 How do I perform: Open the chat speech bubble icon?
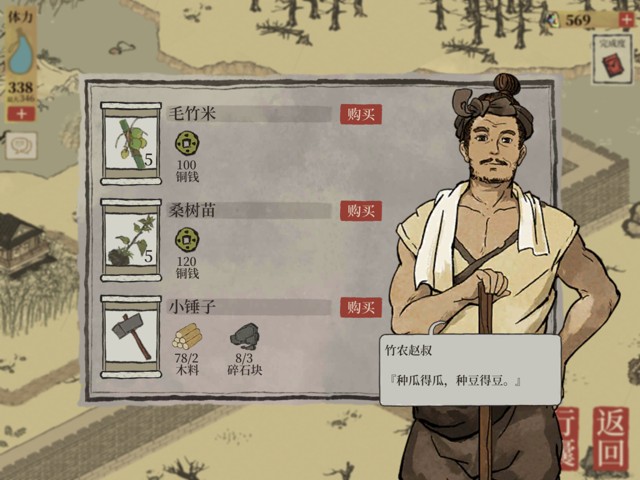point(20,146)
